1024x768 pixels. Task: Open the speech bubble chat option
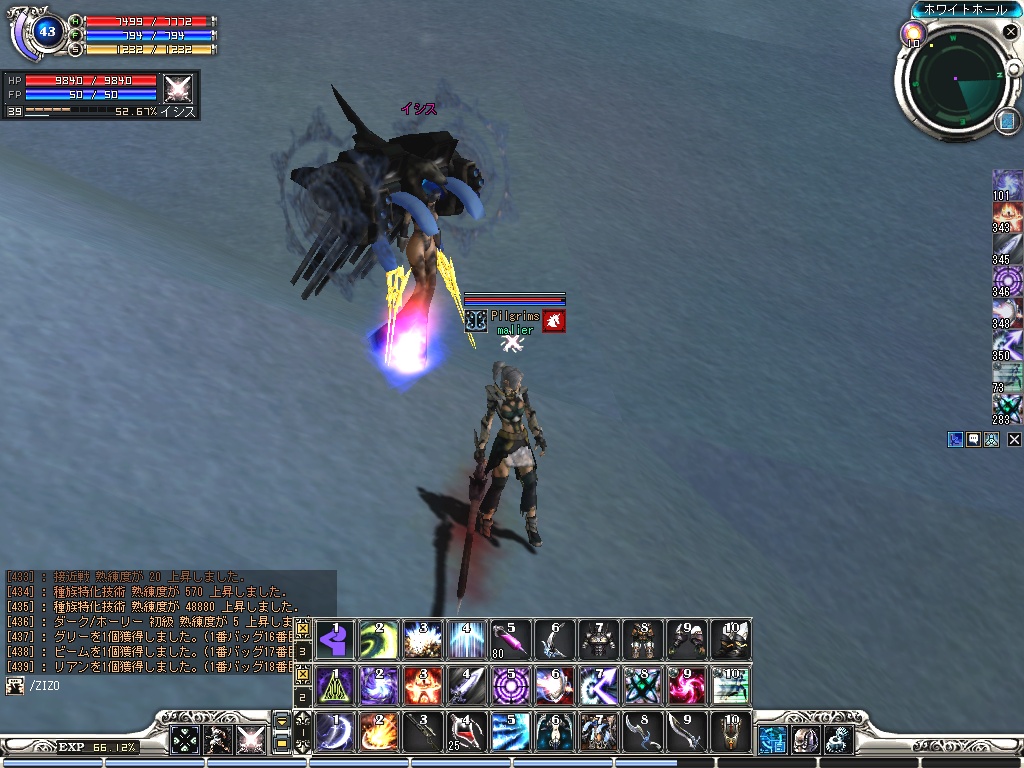[973, 439]
